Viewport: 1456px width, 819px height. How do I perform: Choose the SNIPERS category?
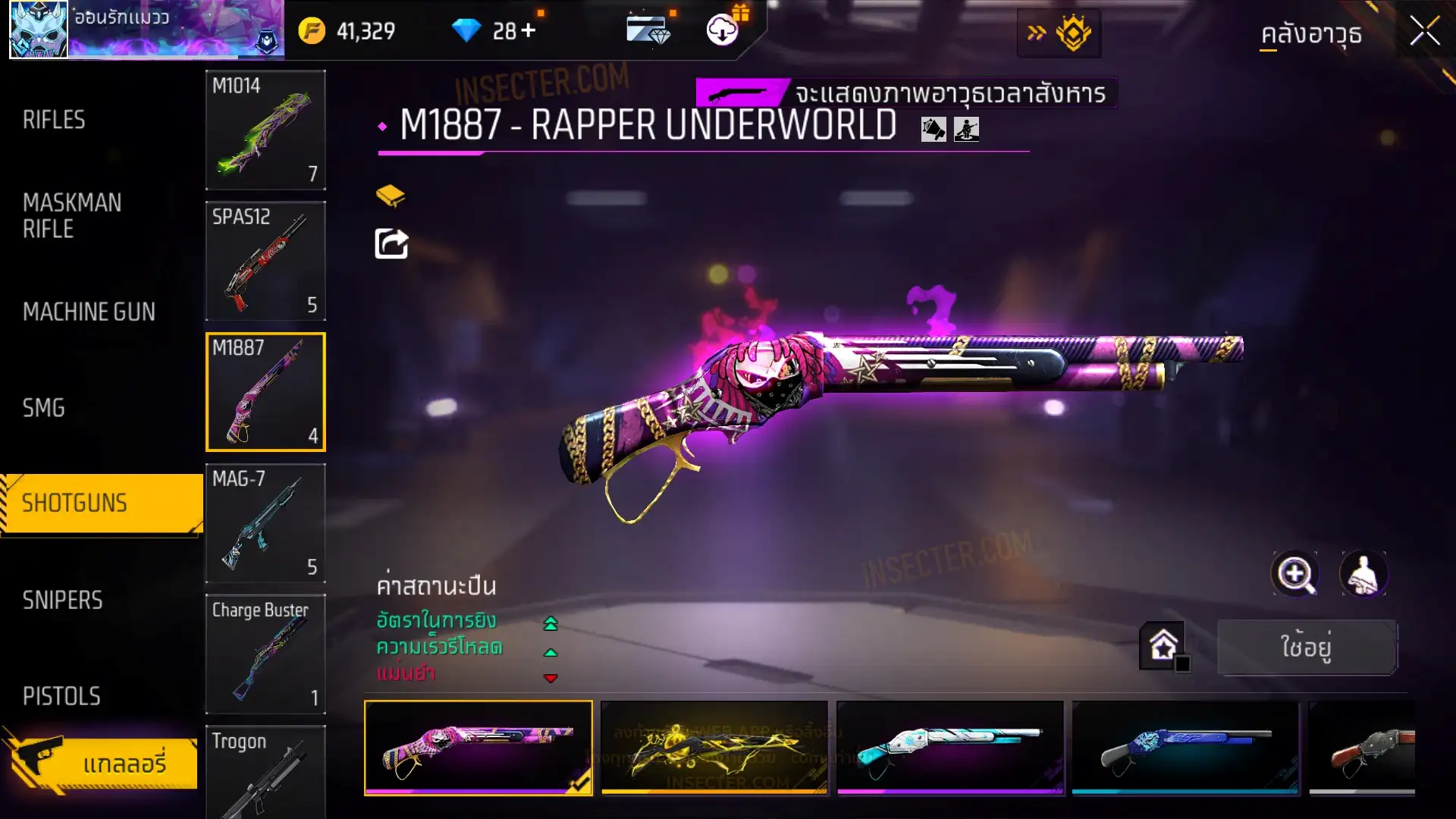click(x=62, y=600)
